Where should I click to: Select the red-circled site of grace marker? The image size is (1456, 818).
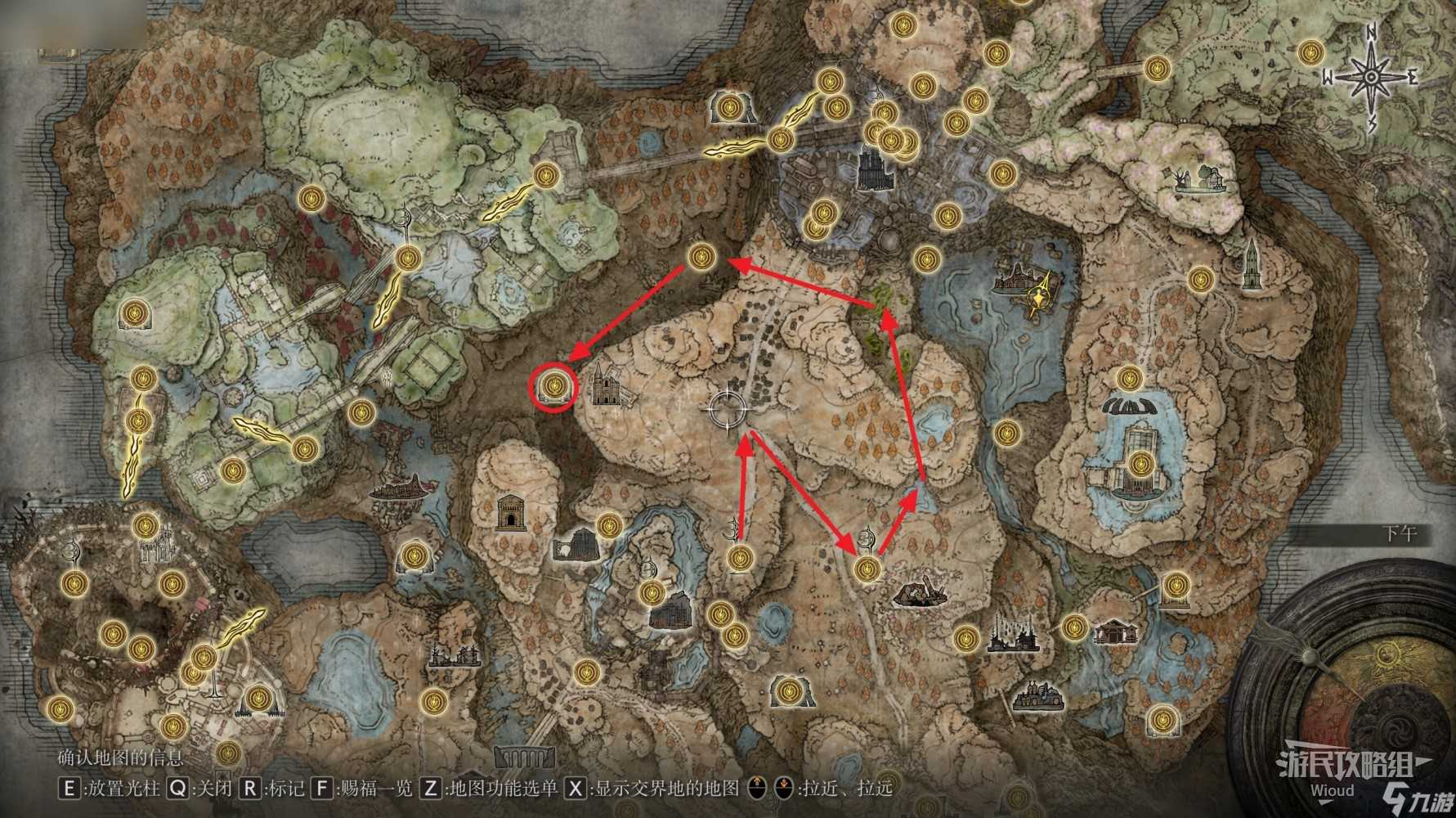[x=555, y=384]
